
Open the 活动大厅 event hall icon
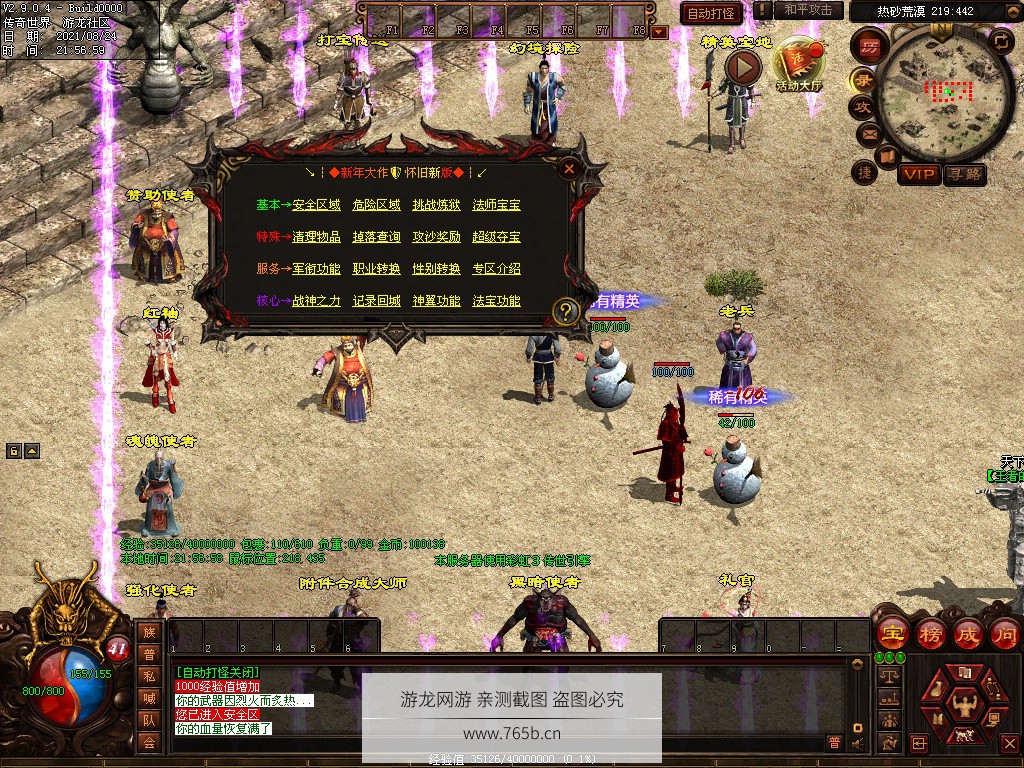[x=797, y=67]
